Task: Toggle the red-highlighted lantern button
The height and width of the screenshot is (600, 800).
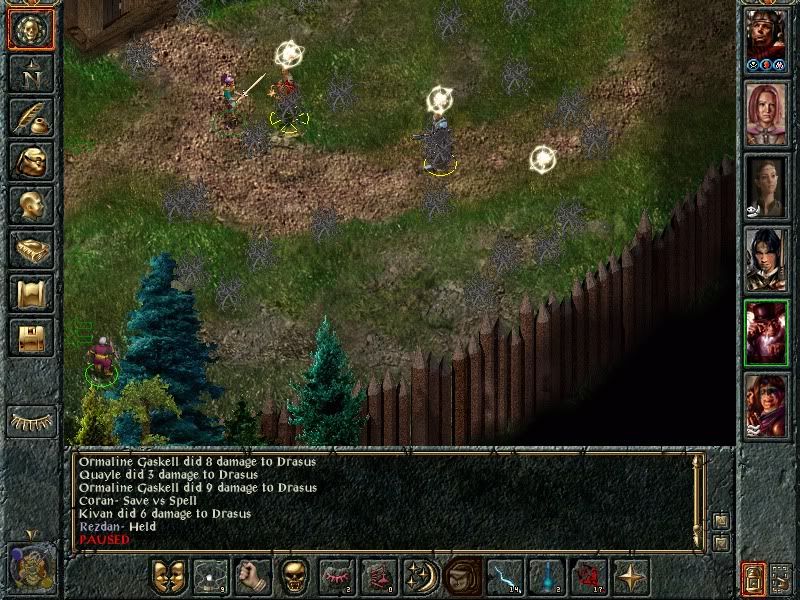Action: 753,578
